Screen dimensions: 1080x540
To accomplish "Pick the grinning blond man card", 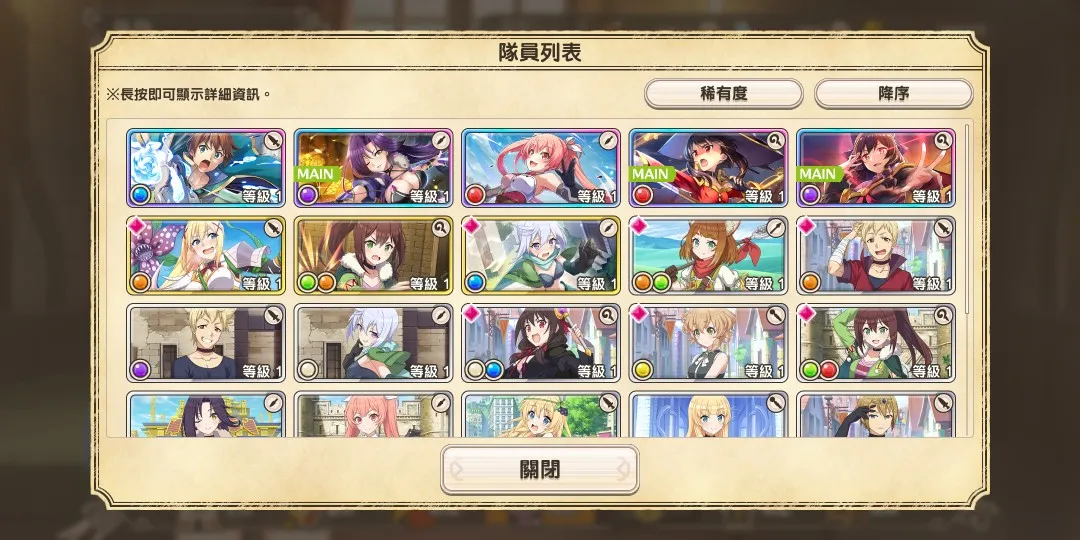I will pyautogui.click(x=205, y=343).
